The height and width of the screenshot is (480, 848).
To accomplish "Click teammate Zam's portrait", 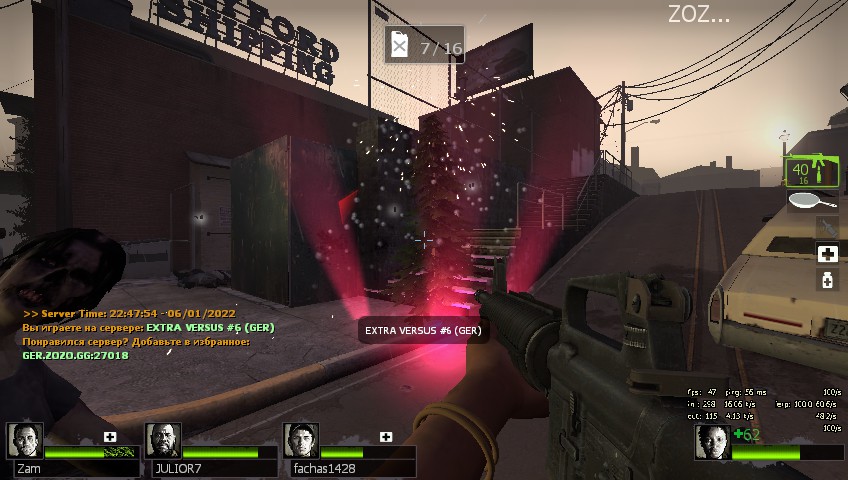I will (25, 440).
